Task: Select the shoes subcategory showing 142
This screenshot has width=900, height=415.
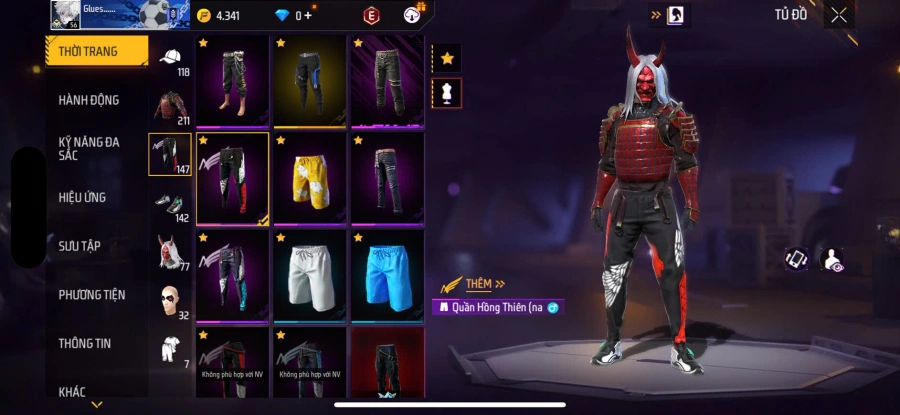Action: tap(170, 203)
